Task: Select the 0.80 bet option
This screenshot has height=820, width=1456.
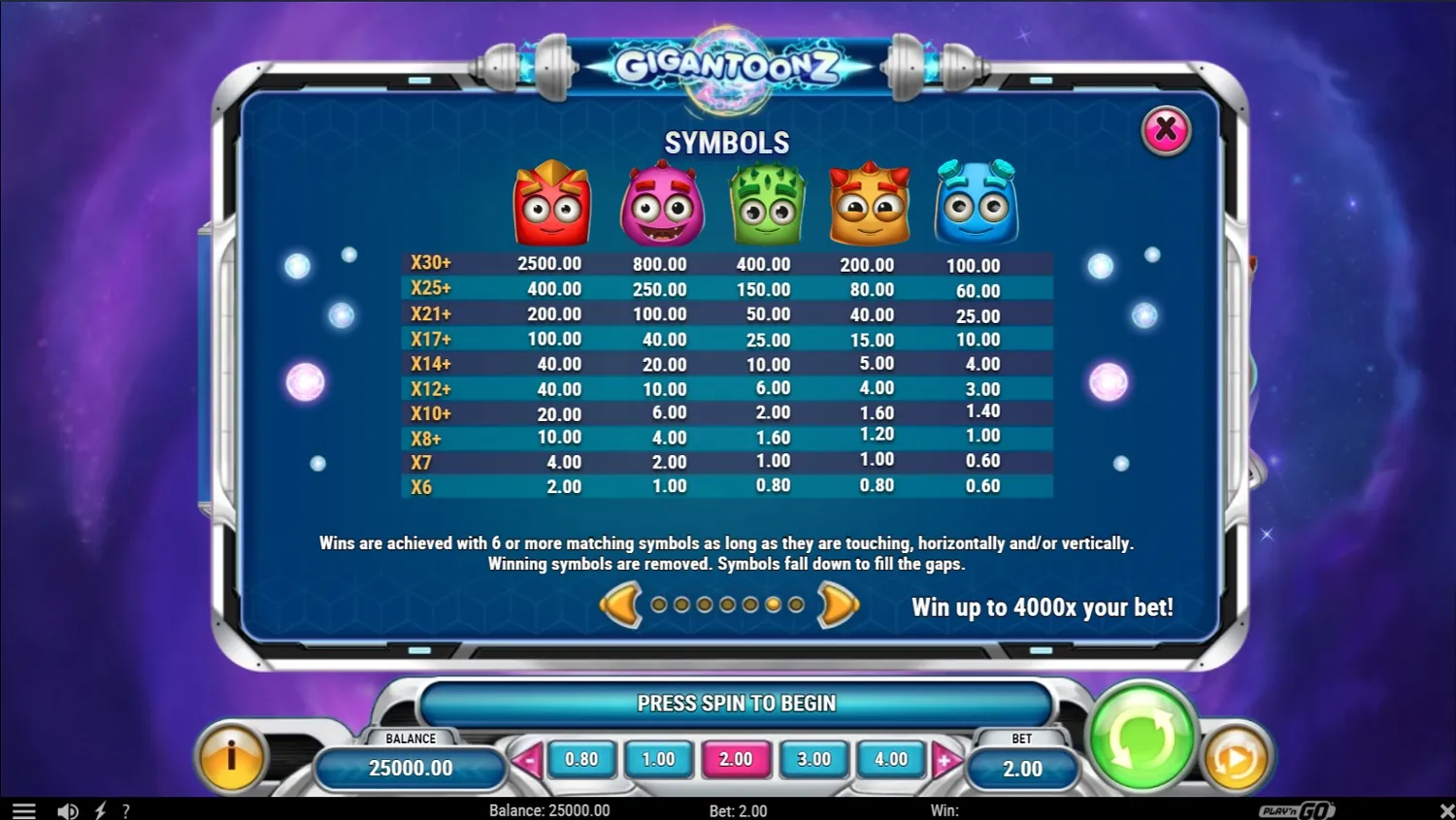Action: [x=580, y=760]
